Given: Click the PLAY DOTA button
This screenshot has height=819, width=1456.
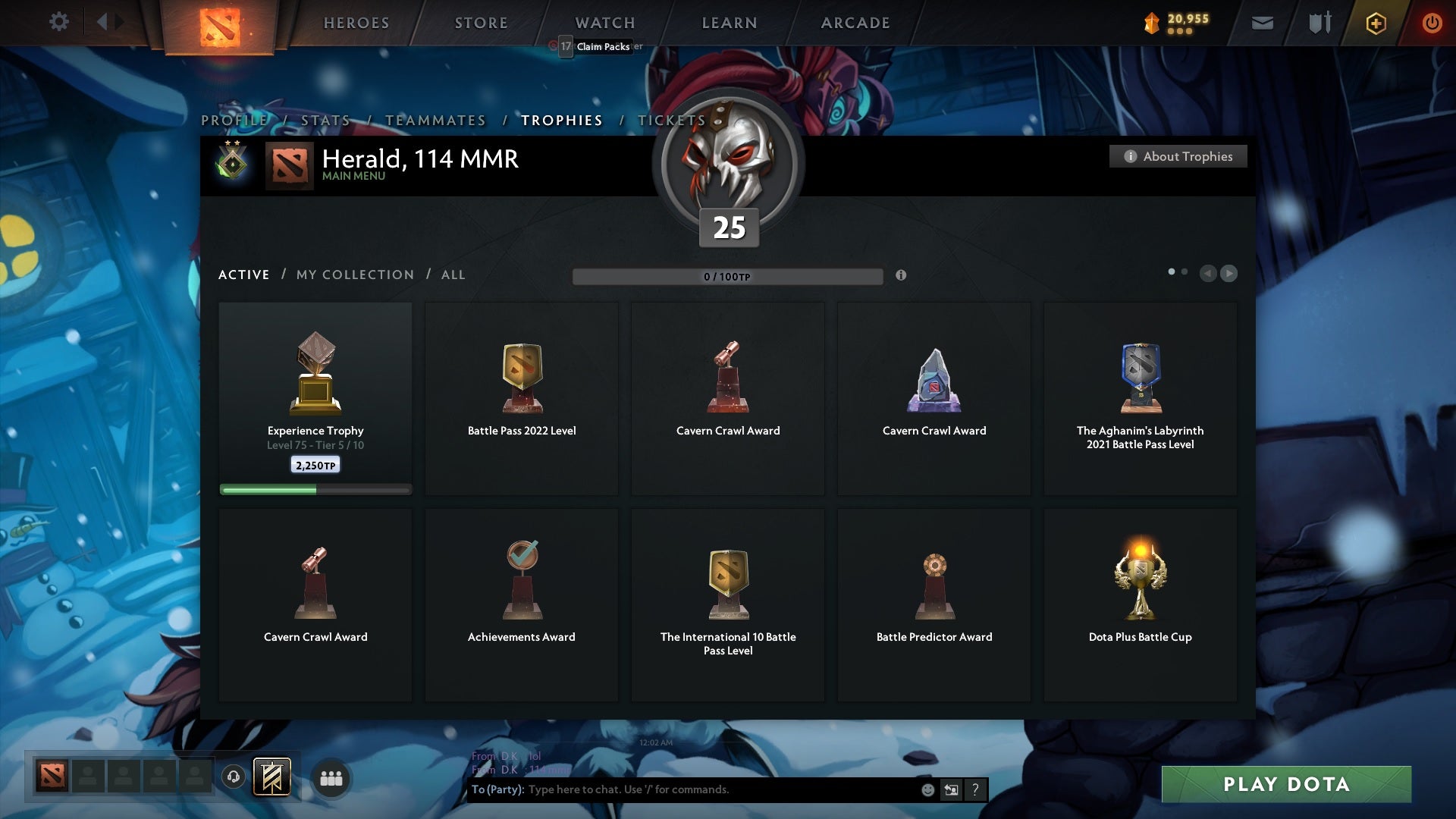Looking at the screenshot, I should pyautogui.click(x=1285, y=785).
